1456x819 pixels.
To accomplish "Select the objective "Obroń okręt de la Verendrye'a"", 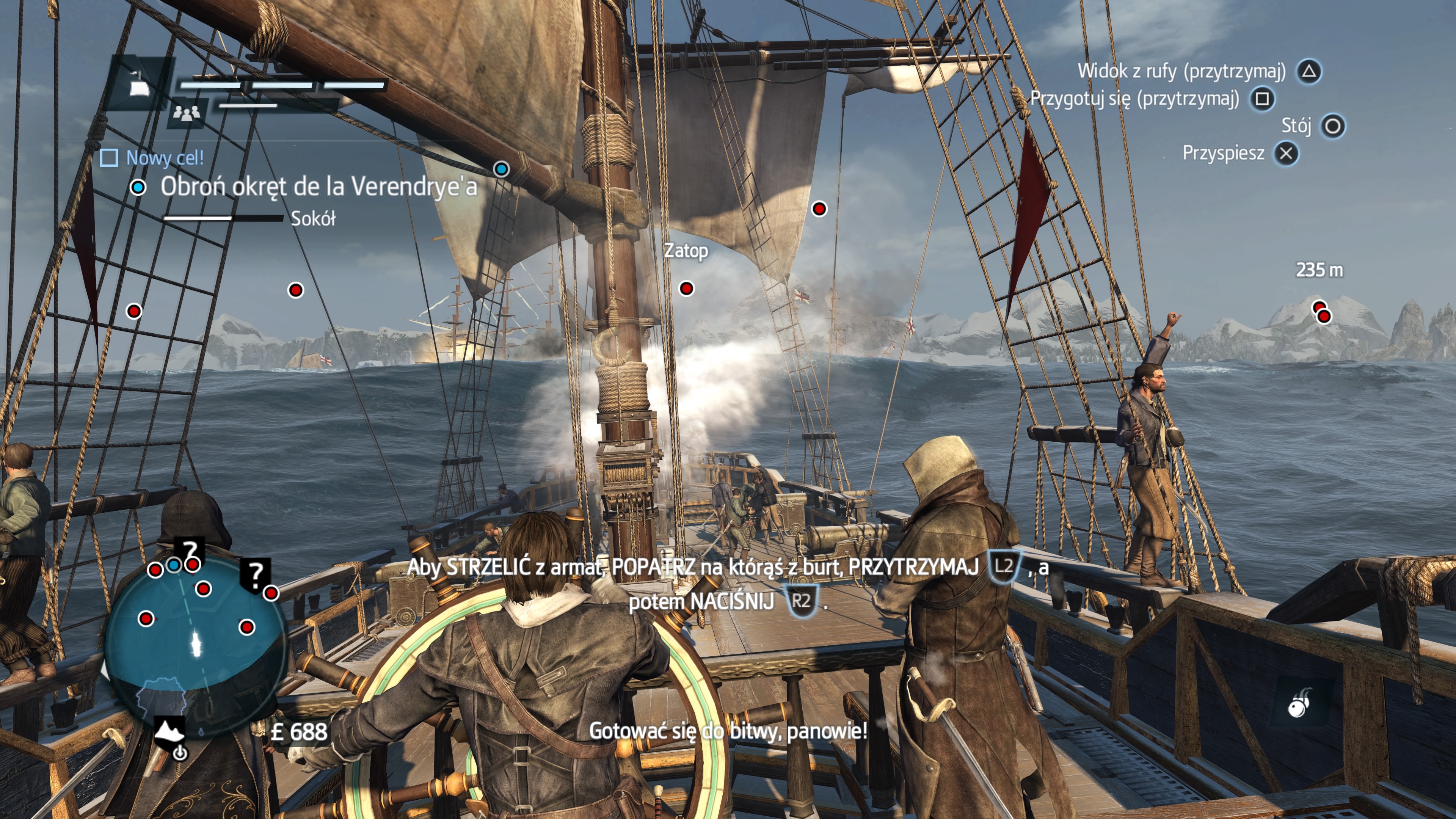I will [x=318, y=187].
